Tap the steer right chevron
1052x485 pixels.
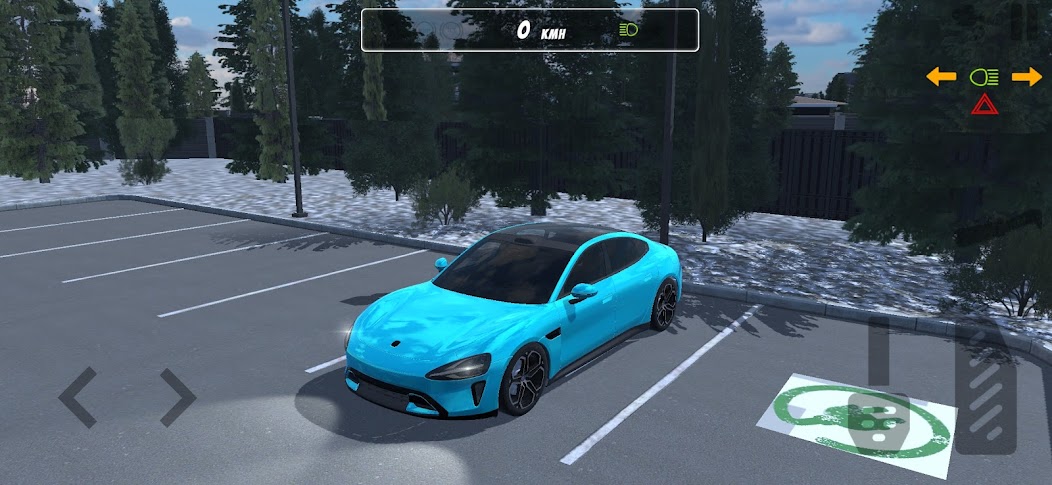[177, 397]
